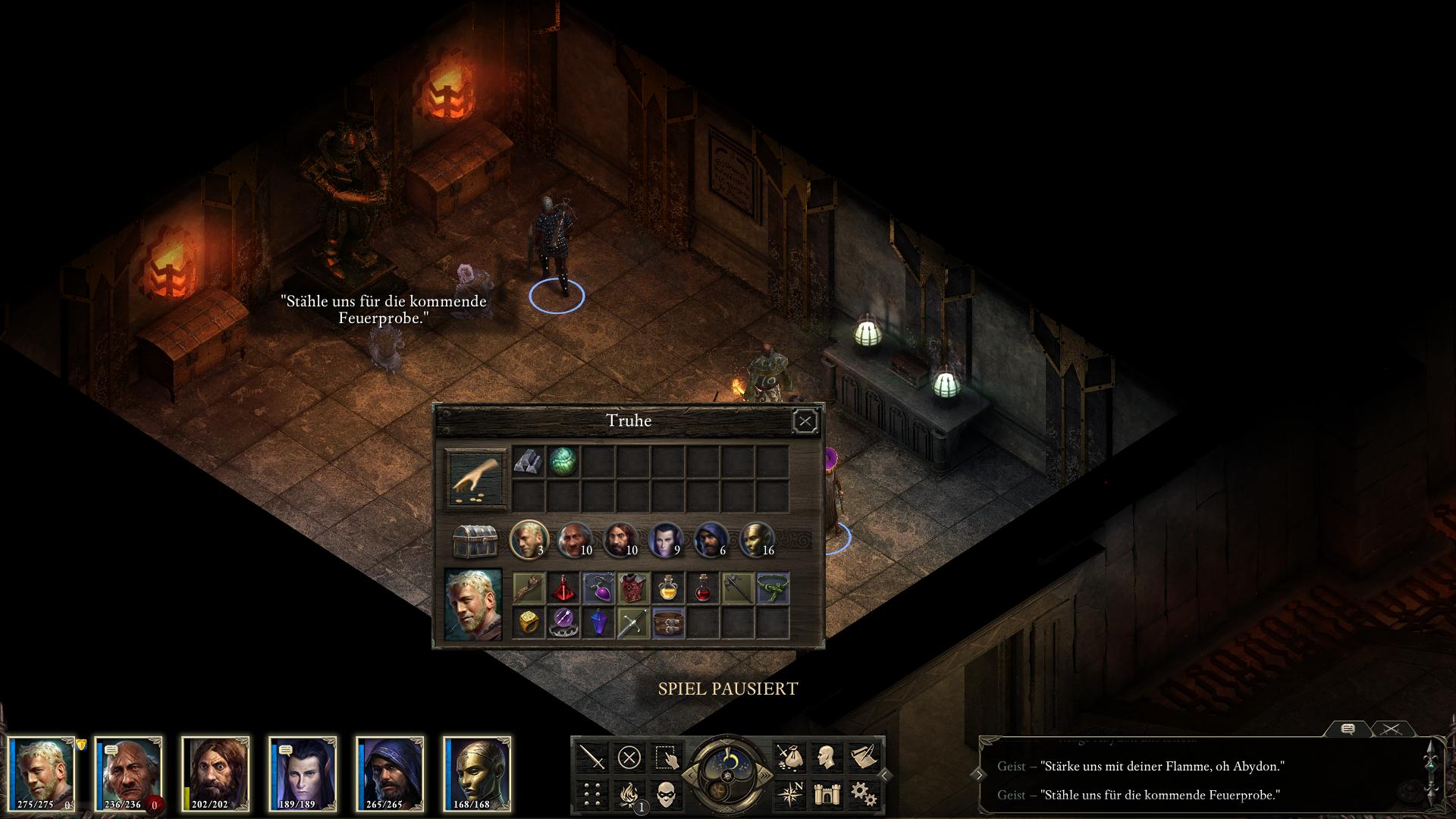
Task: Choose the golden-masked character in loot window
Action: pos(756,539)
